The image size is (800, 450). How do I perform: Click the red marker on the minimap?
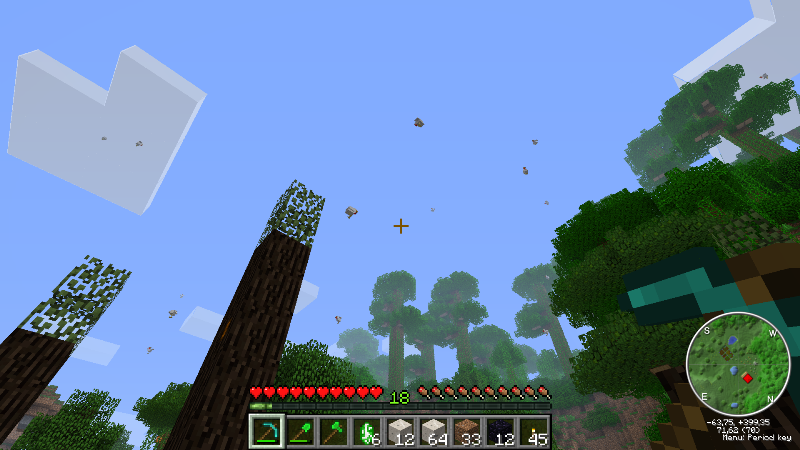746,377
